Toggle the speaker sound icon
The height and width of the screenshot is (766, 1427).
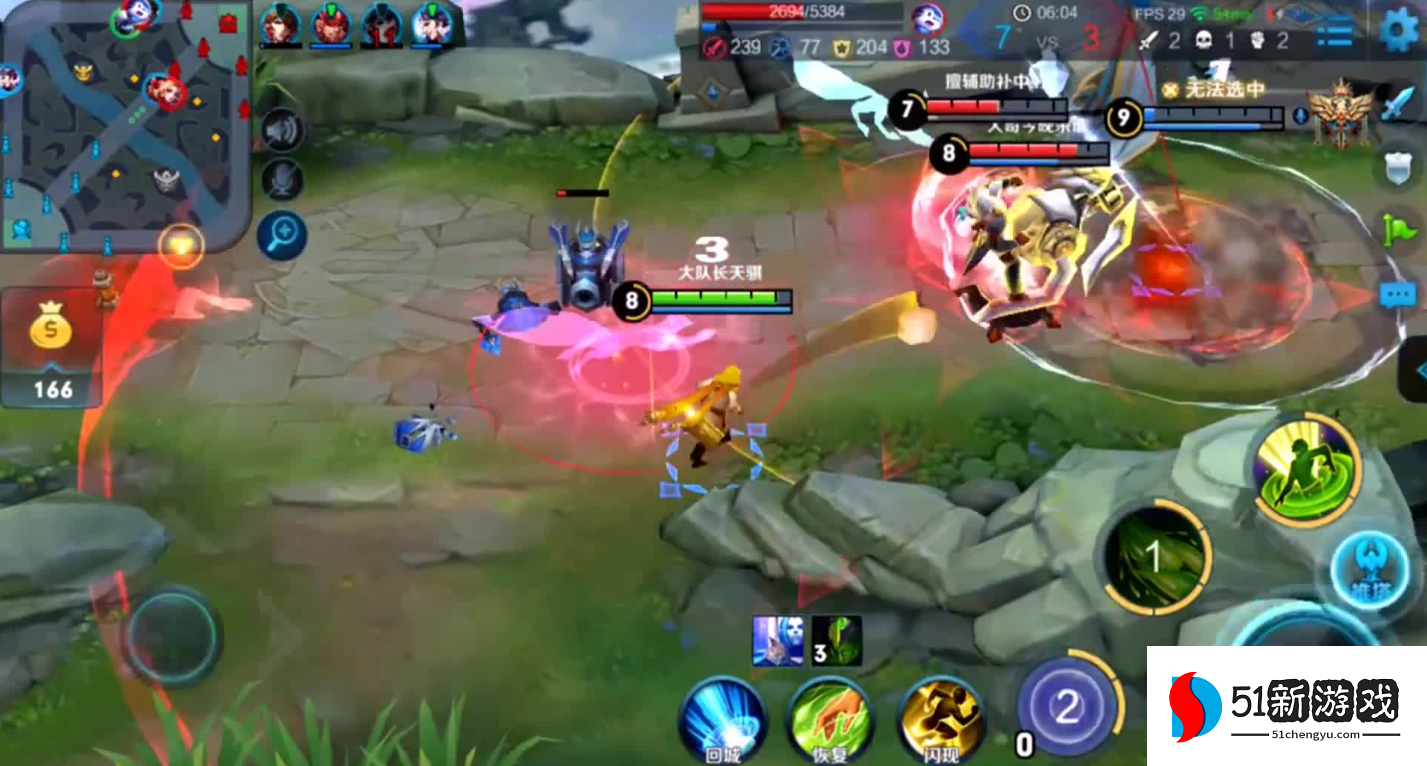[282, 130]
